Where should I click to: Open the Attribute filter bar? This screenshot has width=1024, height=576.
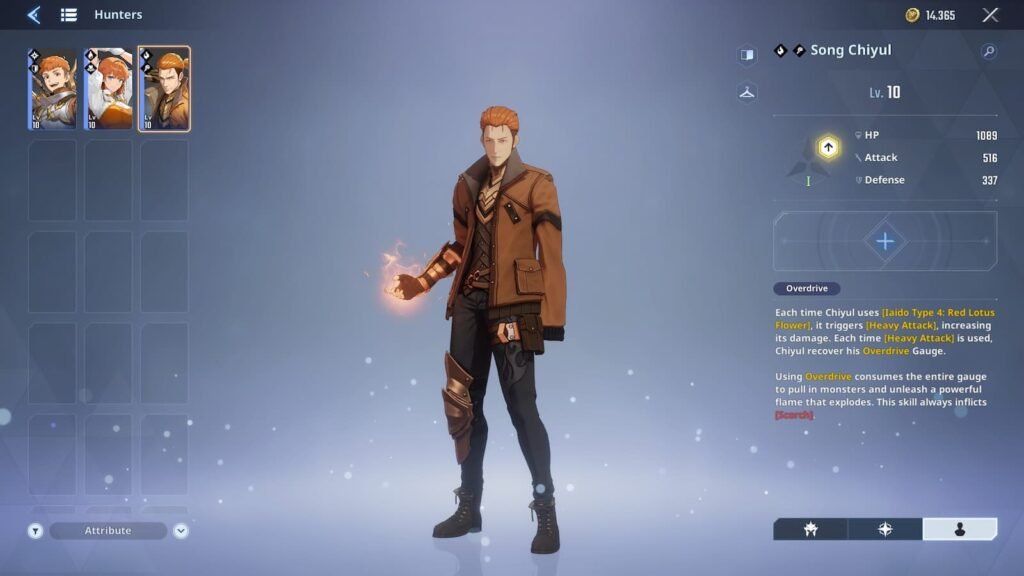pos(108,531)
